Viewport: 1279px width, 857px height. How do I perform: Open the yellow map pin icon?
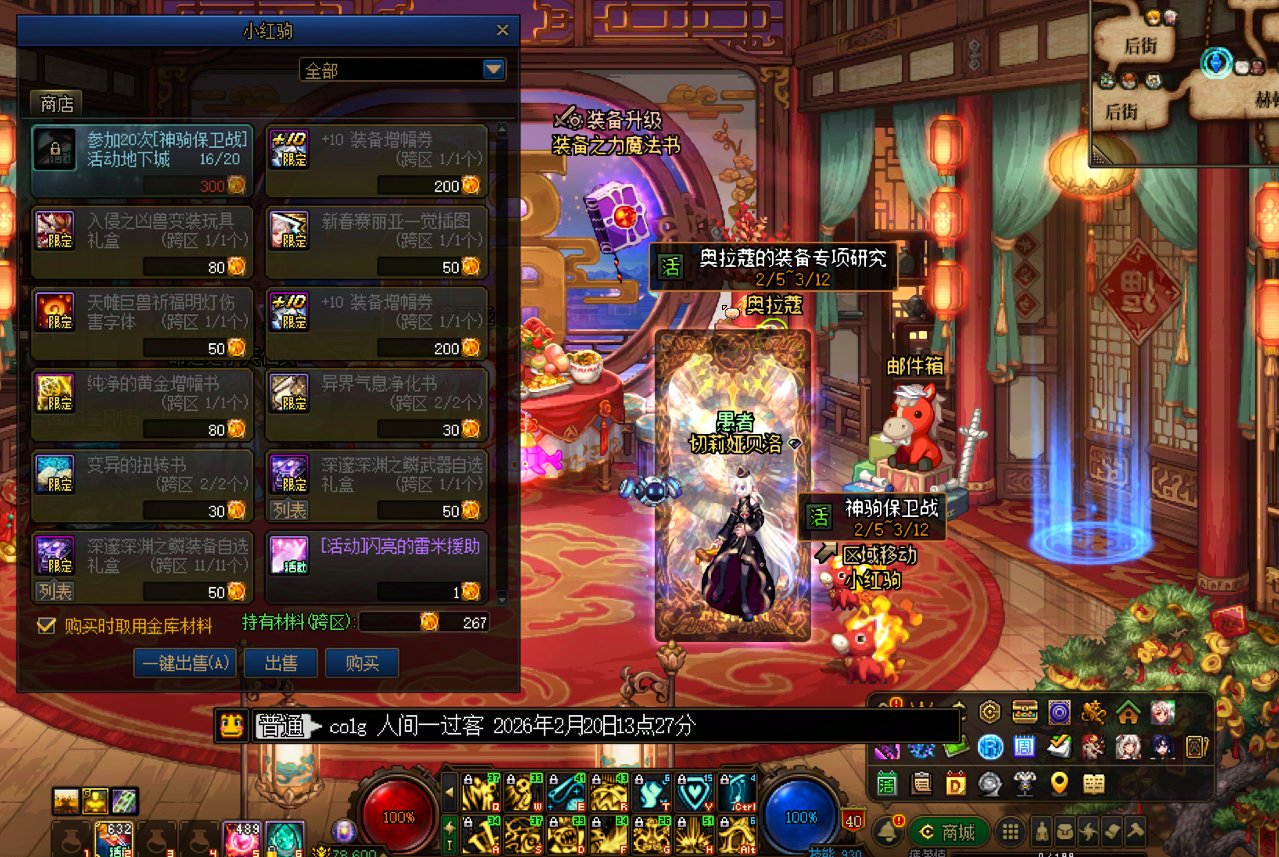click(x=1059, y=783)
